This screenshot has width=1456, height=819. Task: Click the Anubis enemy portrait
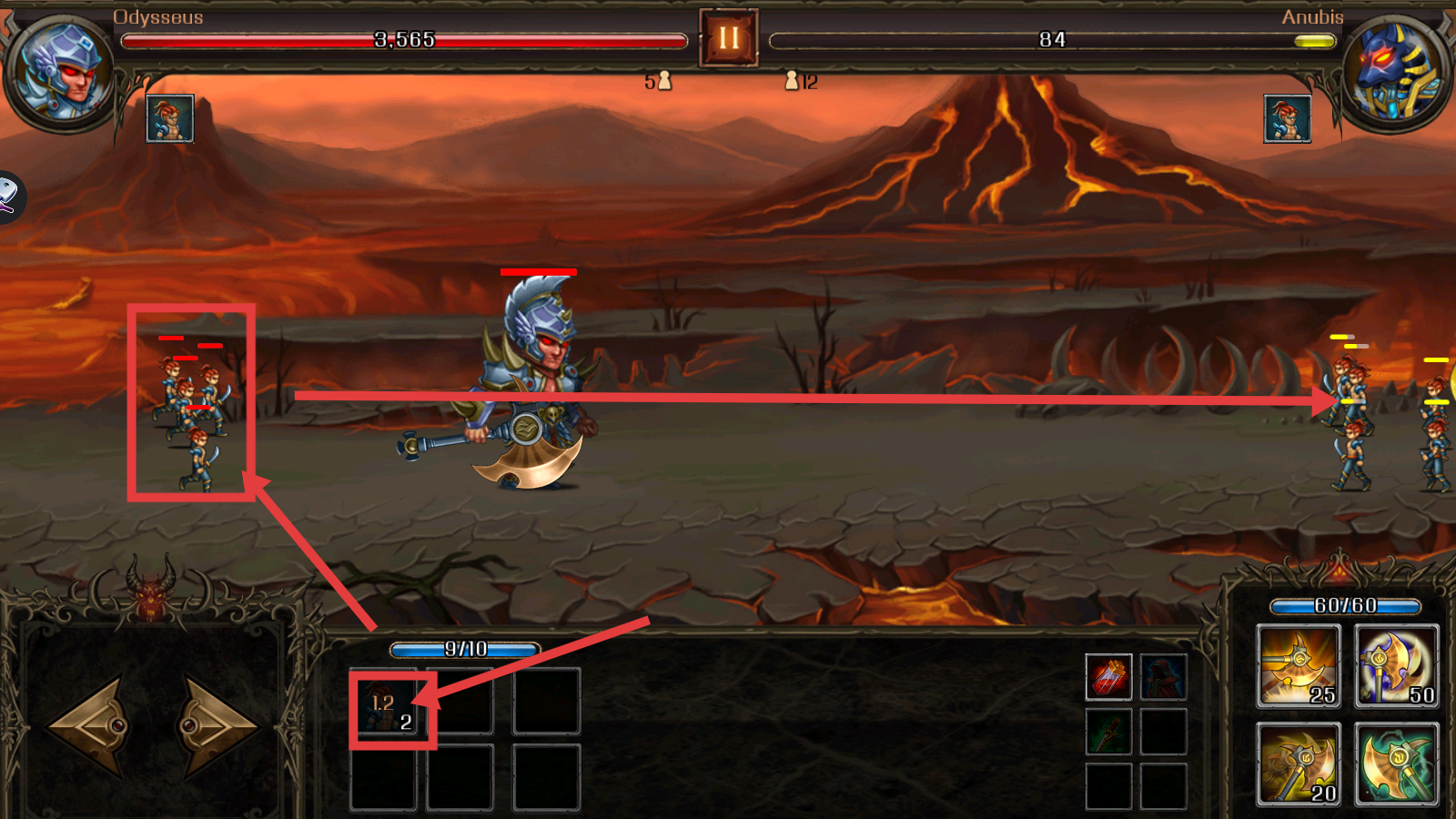point(1395,73)
